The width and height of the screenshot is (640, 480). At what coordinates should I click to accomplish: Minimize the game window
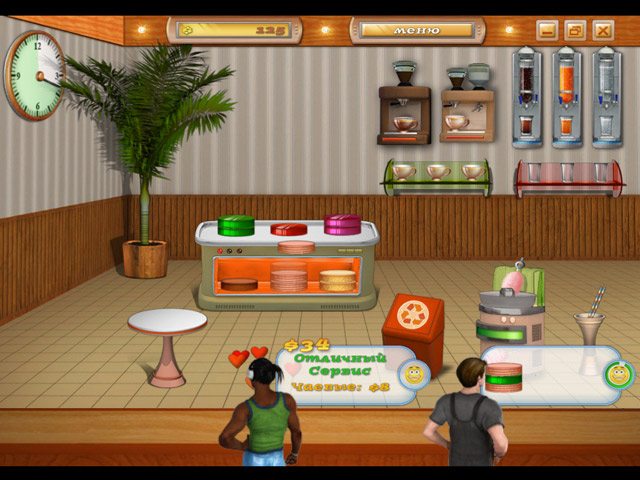coord(547,30)
